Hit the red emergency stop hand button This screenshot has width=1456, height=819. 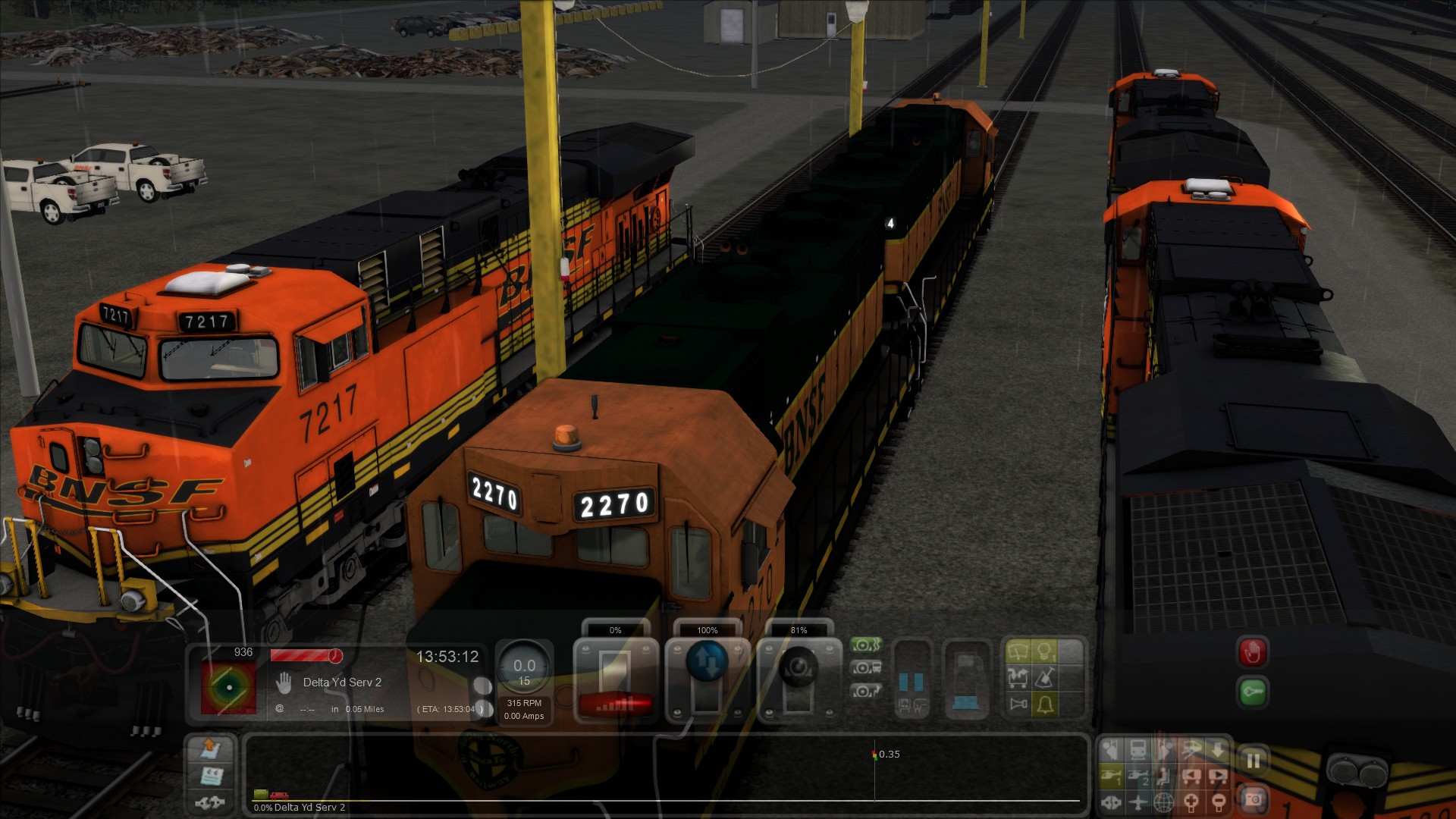[x=1252, y=652]
